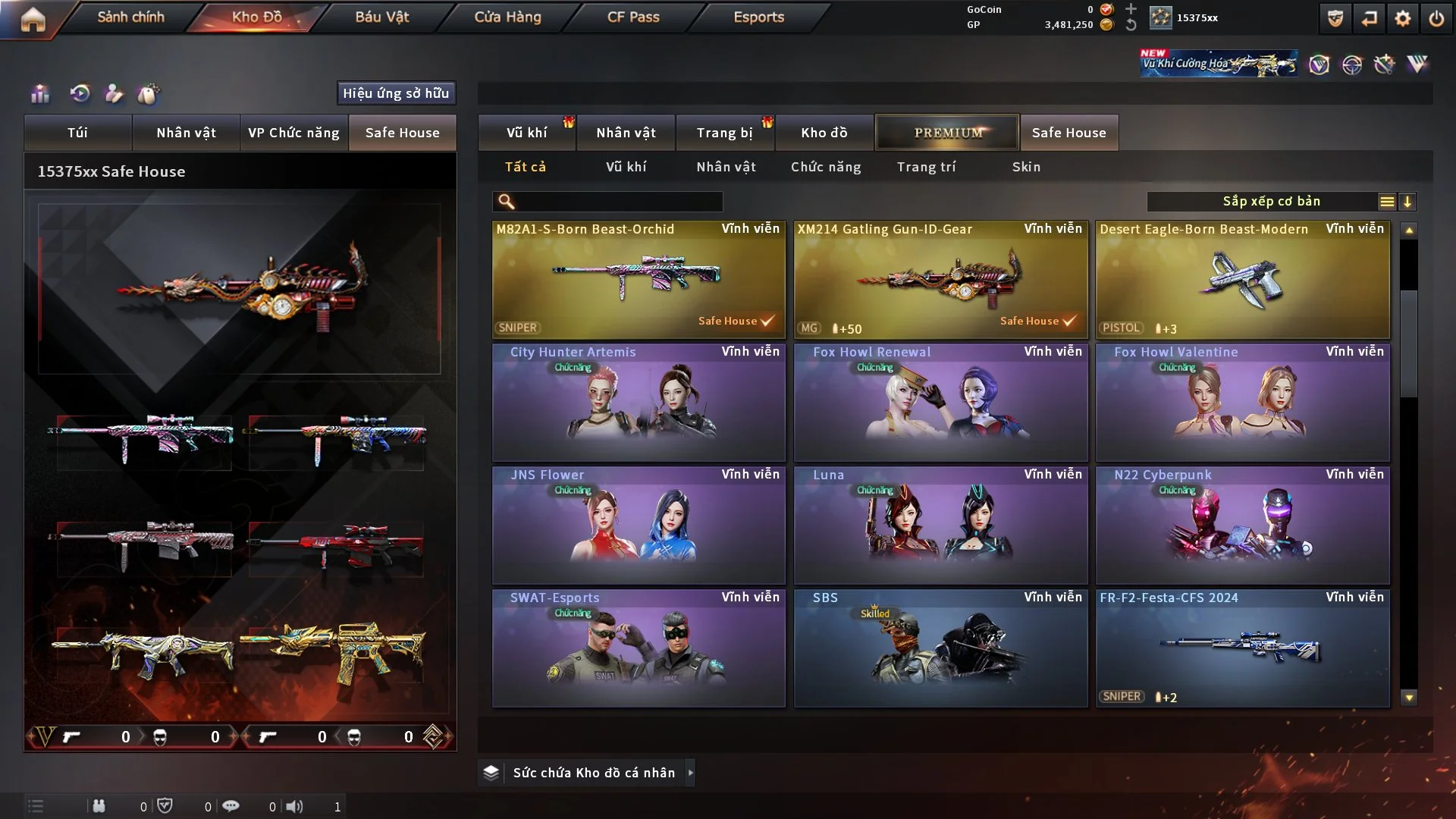The width and height of the screenshot is (1456, 819).
Task: Open settings gear icon
Action: (x=1403, y=18)
